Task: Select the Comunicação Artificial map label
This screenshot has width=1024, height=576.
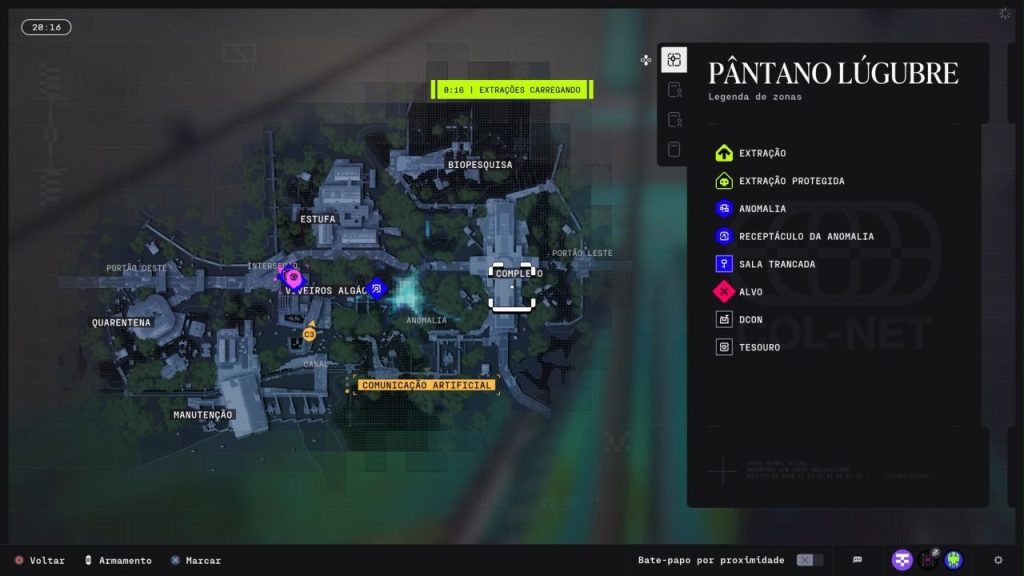Action: (x=427, y=385)
